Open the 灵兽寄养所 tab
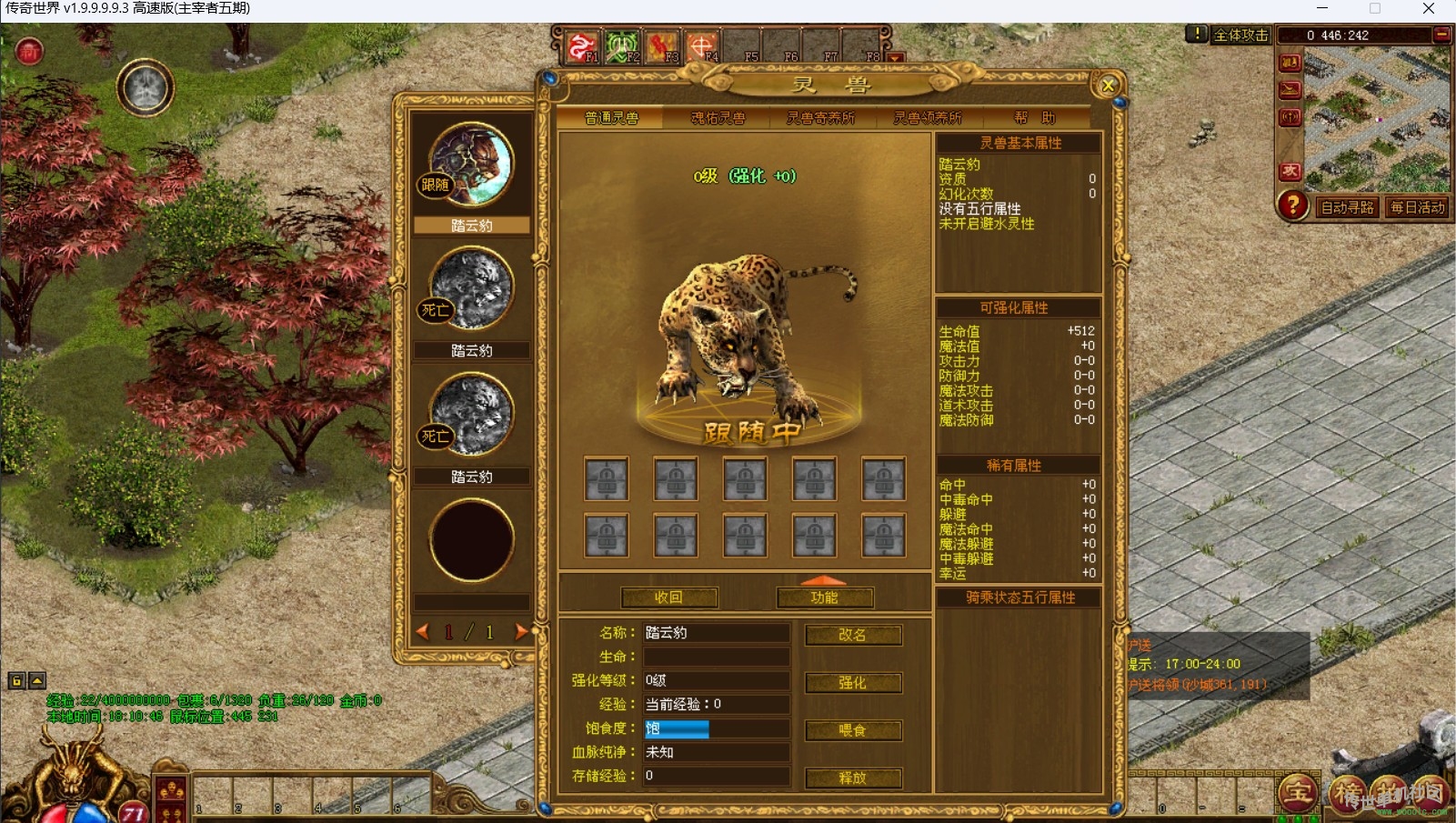The width and height of the screenshot is (1456, 823). (820, 118)
